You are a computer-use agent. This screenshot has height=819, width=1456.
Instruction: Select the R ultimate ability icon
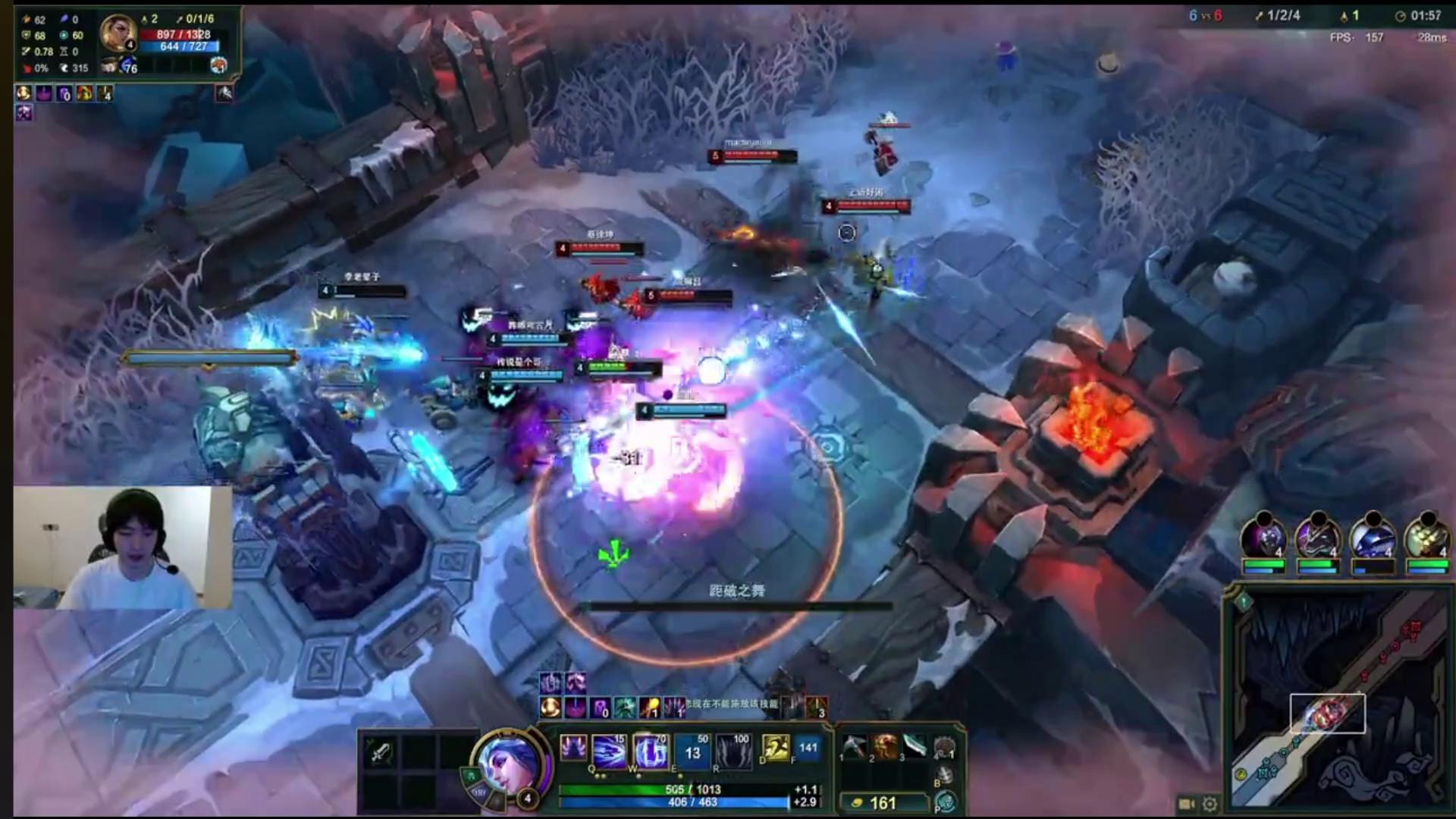733,750
